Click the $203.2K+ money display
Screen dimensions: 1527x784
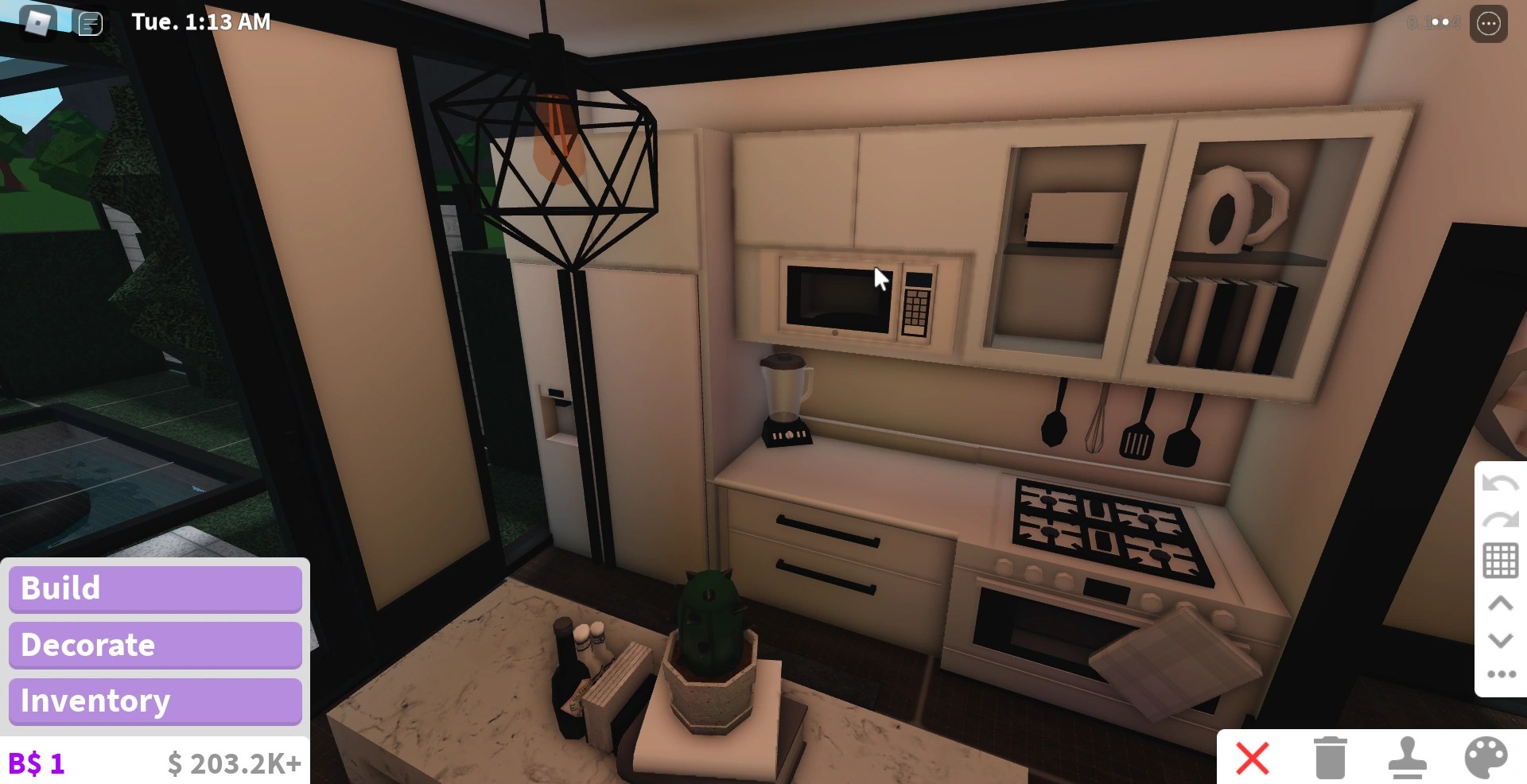point(234,763)
